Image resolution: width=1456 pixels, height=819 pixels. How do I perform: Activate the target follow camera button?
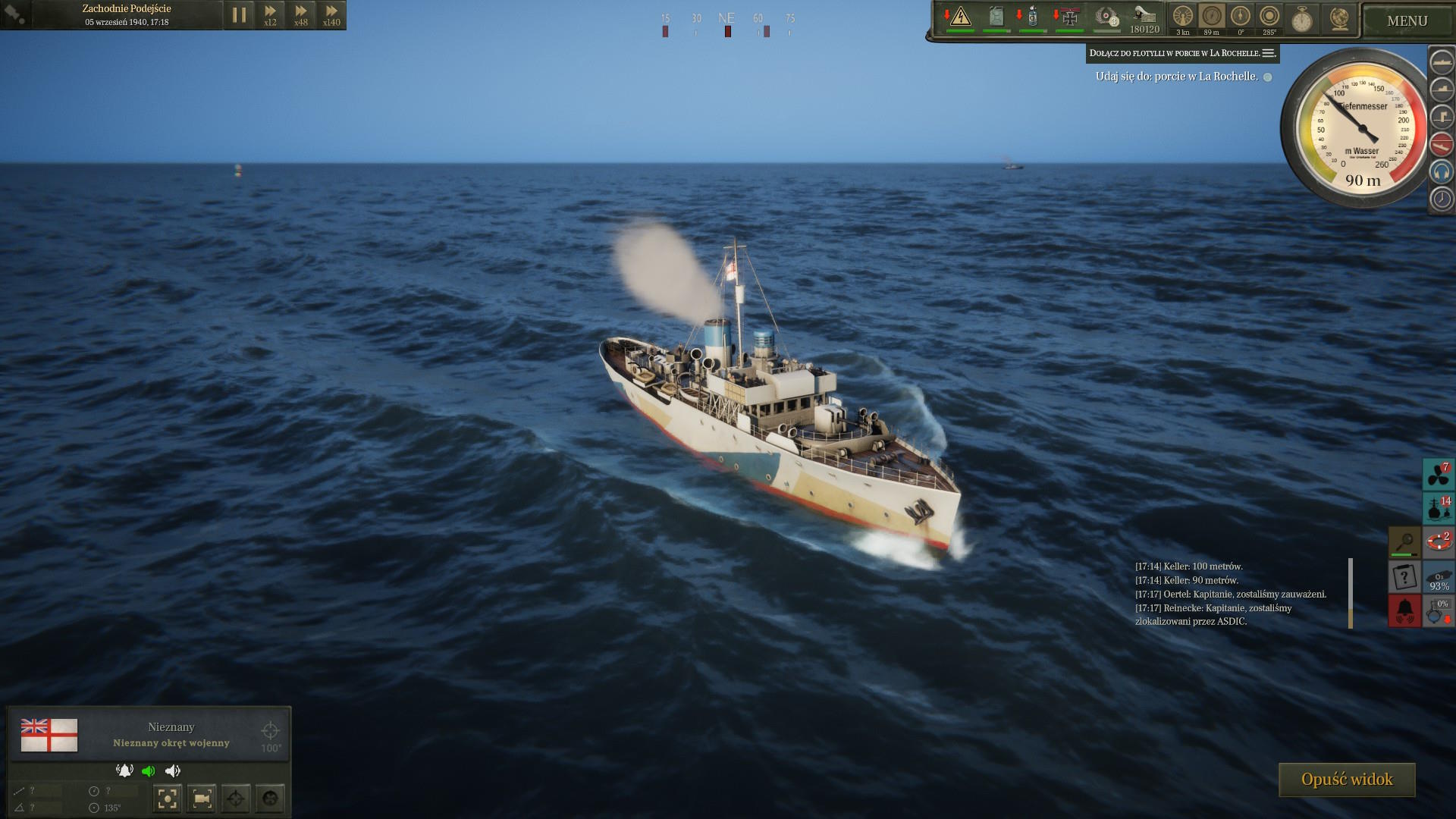[x=202, y=799]
